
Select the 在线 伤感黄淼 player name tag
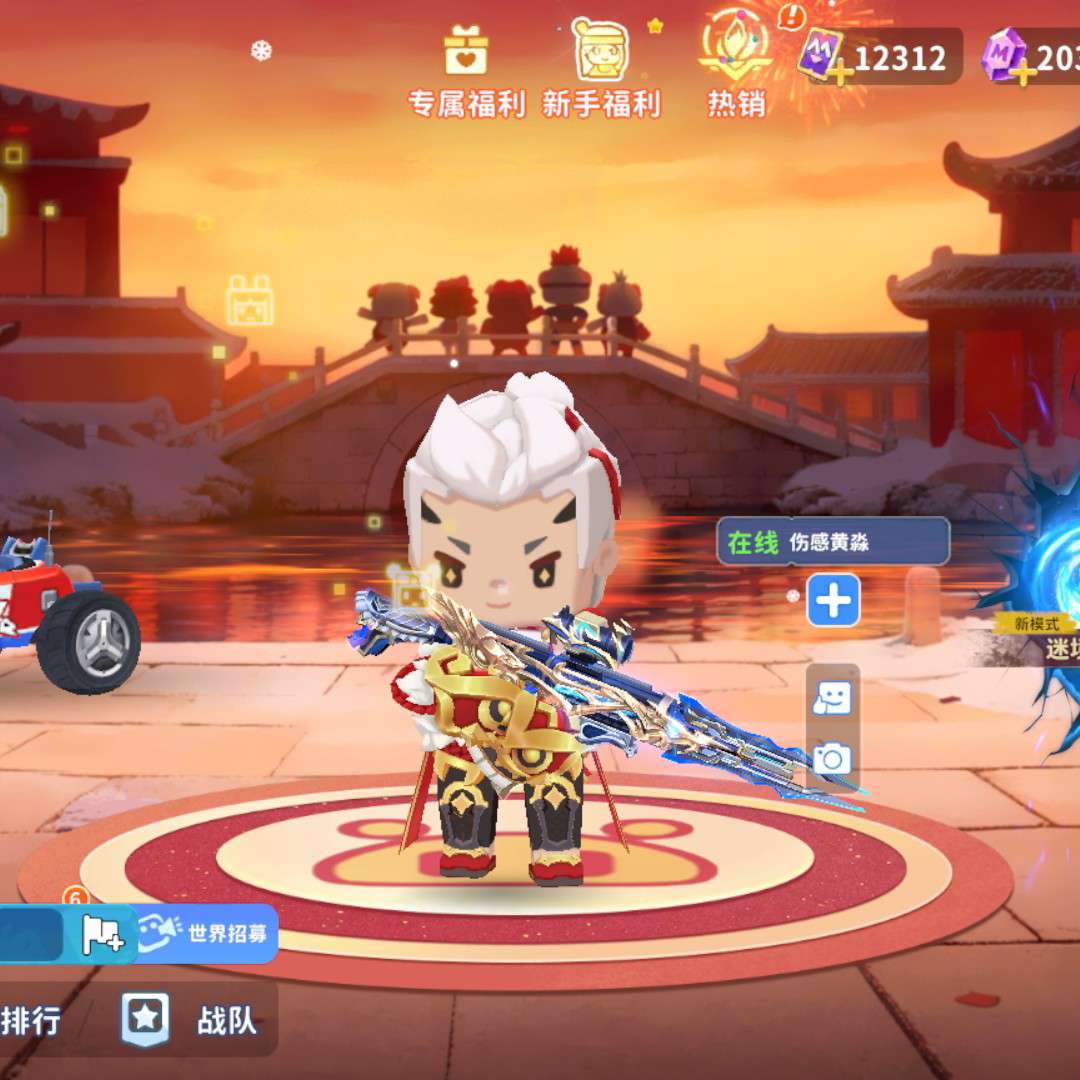(832, 542)
